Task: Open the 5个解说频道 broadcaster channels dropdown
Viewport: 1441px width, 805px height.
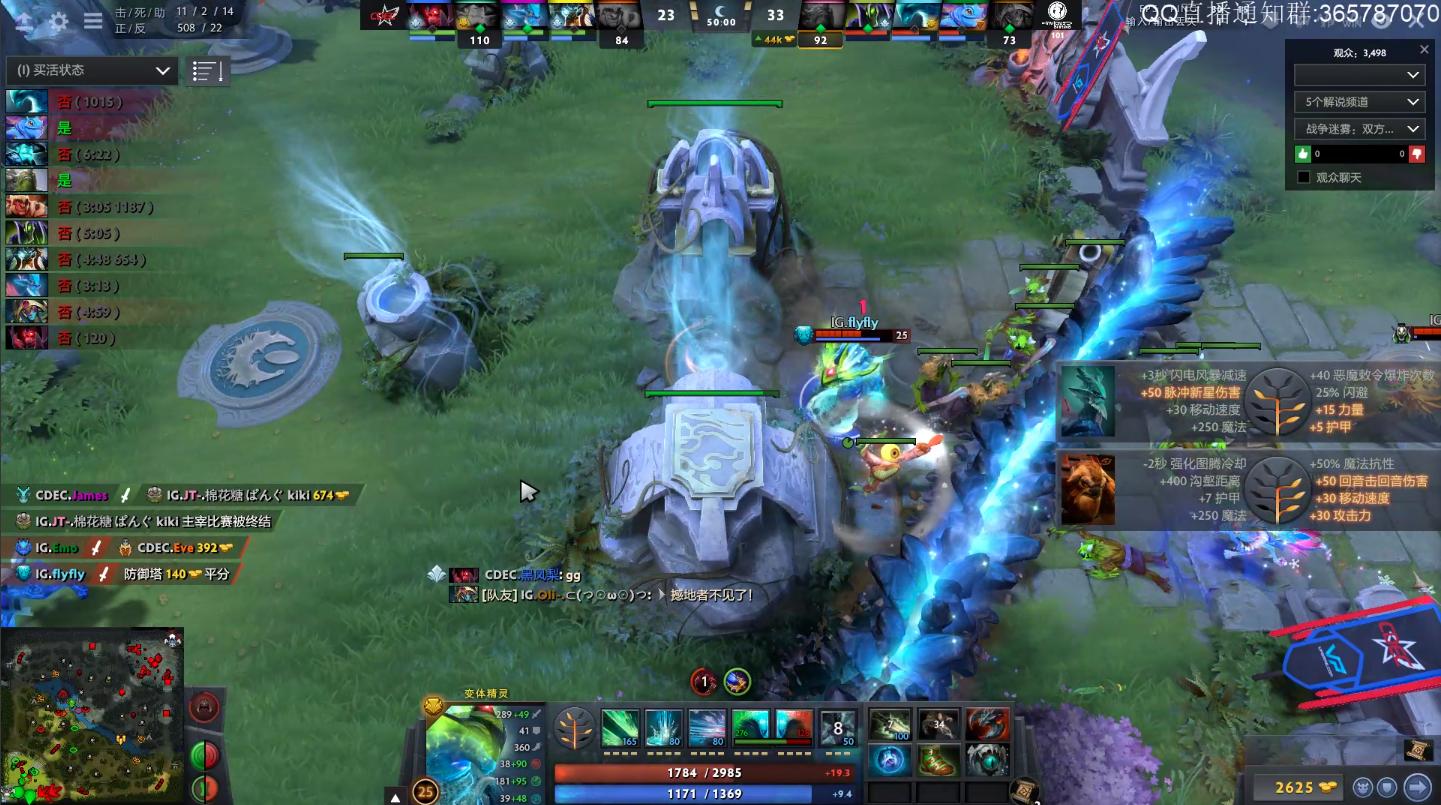Action: pyautogui.click(x=1359, y=101)
